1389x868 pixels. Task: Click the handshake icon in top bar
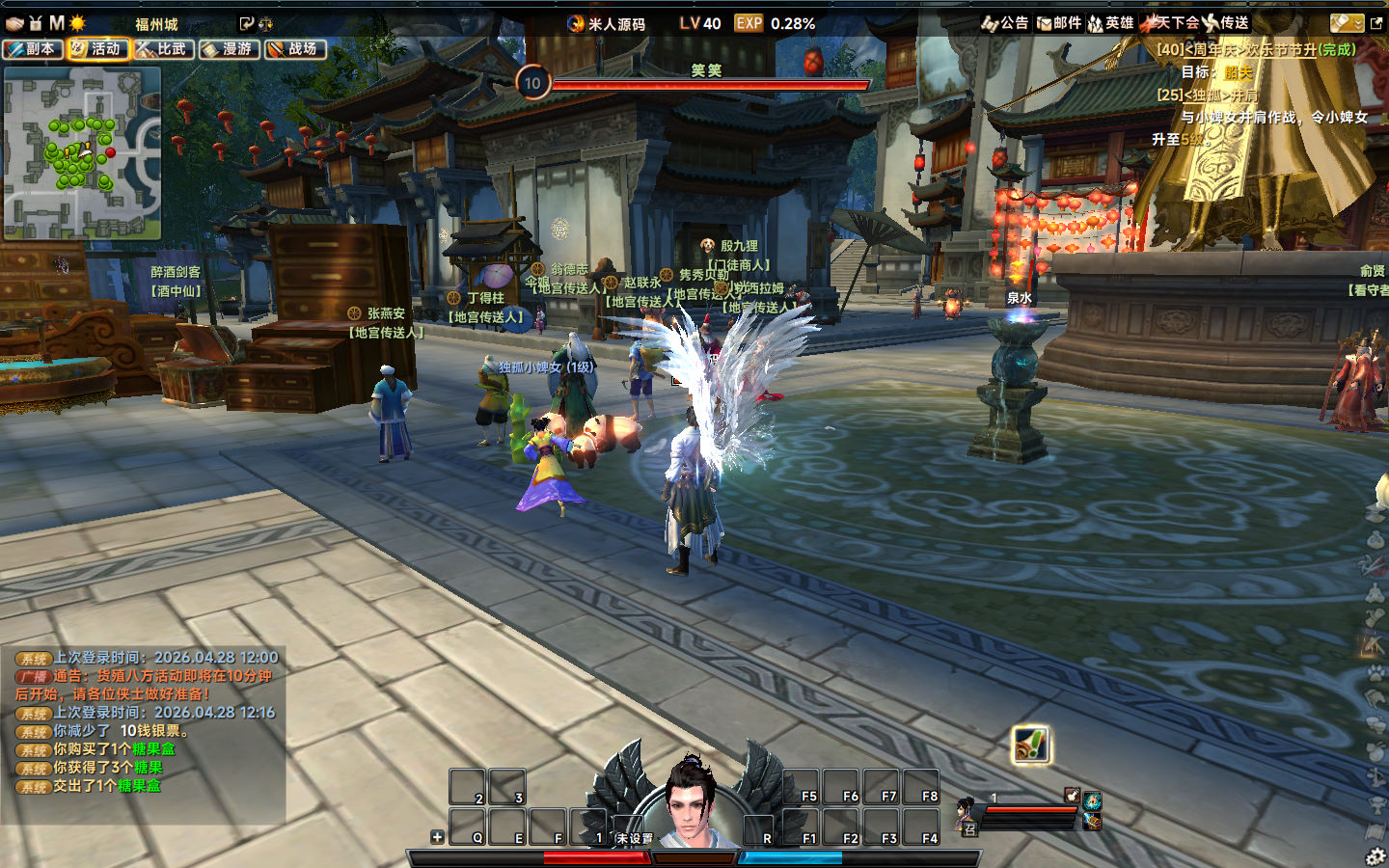point(14,23)
